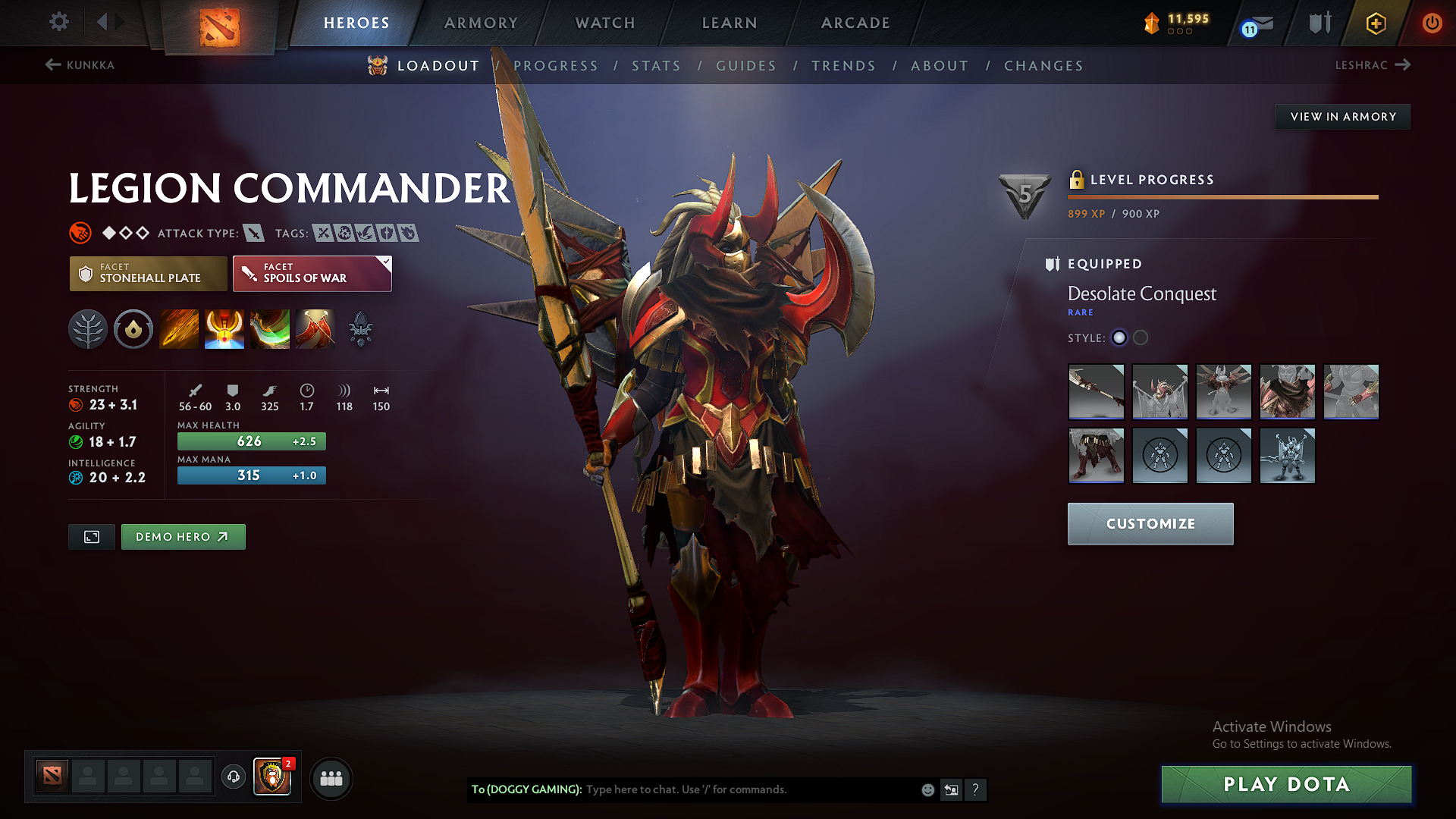Select the Press the Attack ability icon
Viewport: 1456px width, 819px height.
pyautogui.click(x=224, y=329)
